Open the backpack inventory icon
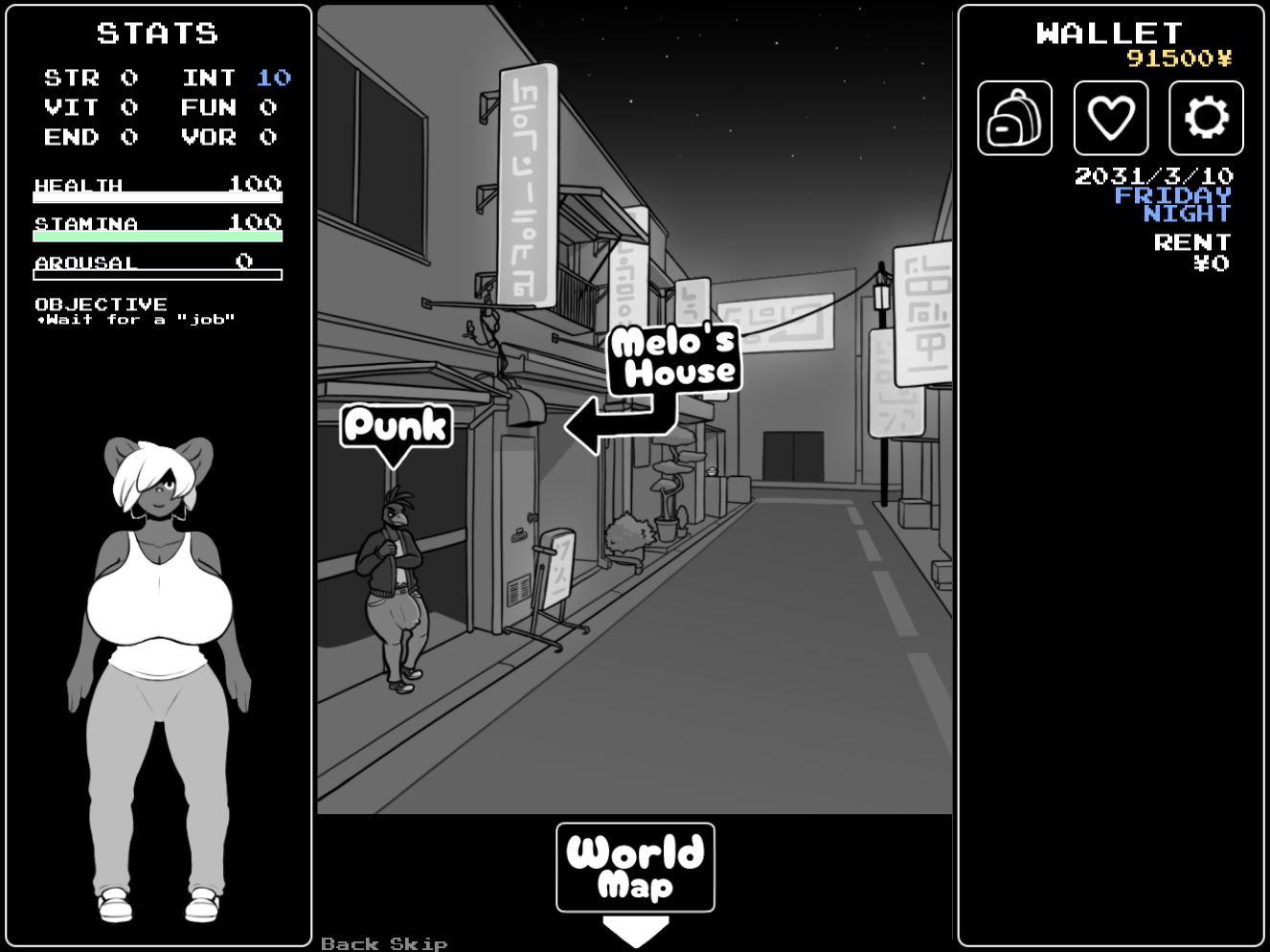1270x952 pixels. [x=1014, y=118]
